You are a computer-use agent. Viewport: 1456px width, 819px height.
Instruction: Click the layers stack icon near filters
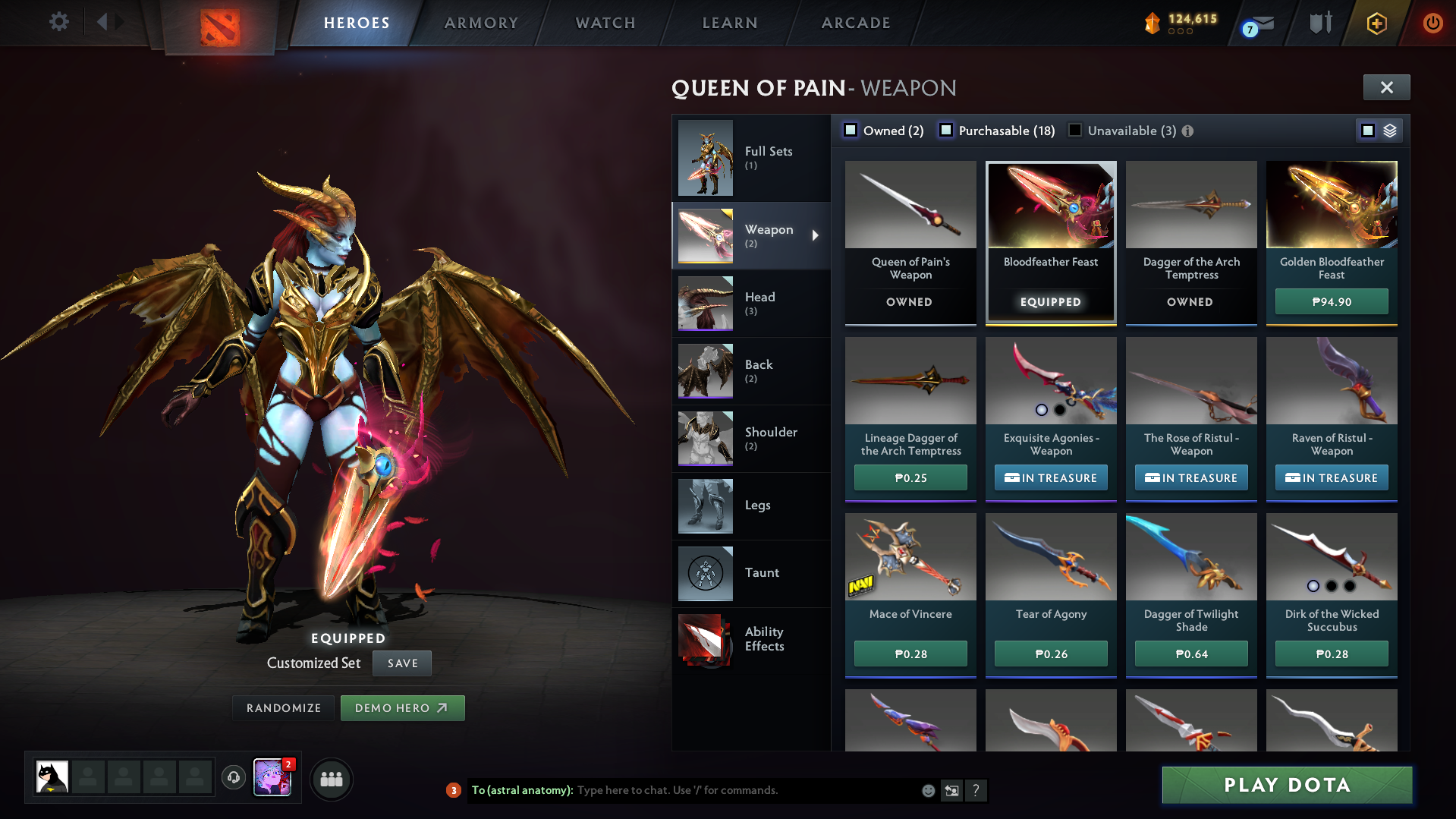1389,130
